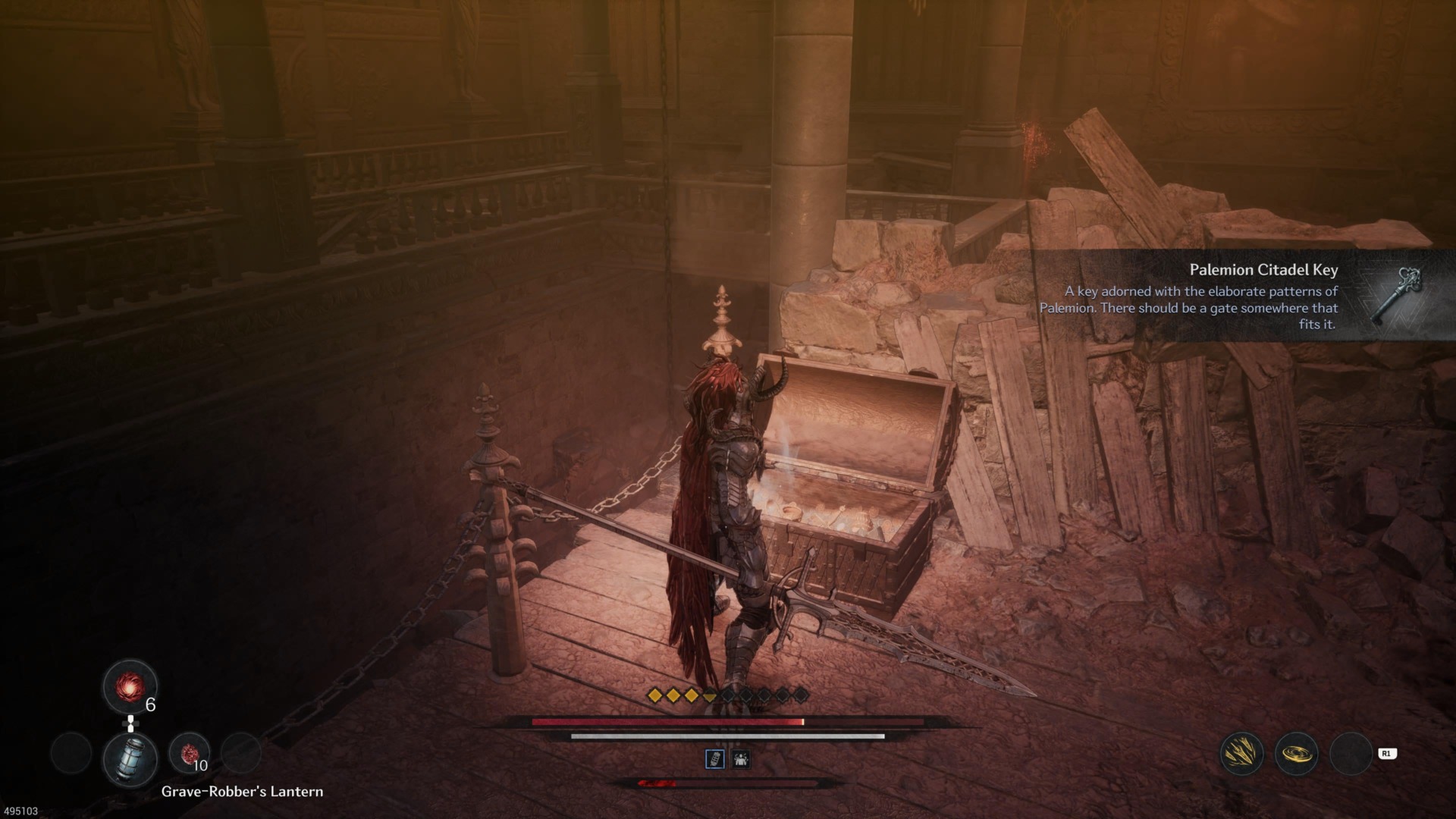The image size is (1456, 819).
Task: Click the d-pad up indicator above the lantern
Action: coord(130,723)
